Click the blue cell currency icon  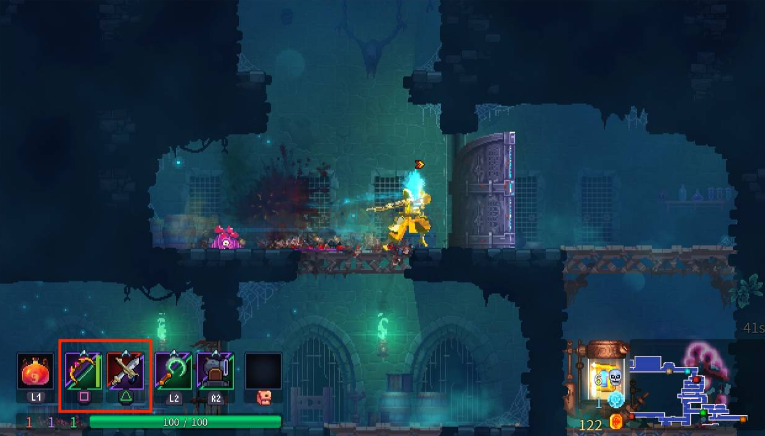pos(617,400)
